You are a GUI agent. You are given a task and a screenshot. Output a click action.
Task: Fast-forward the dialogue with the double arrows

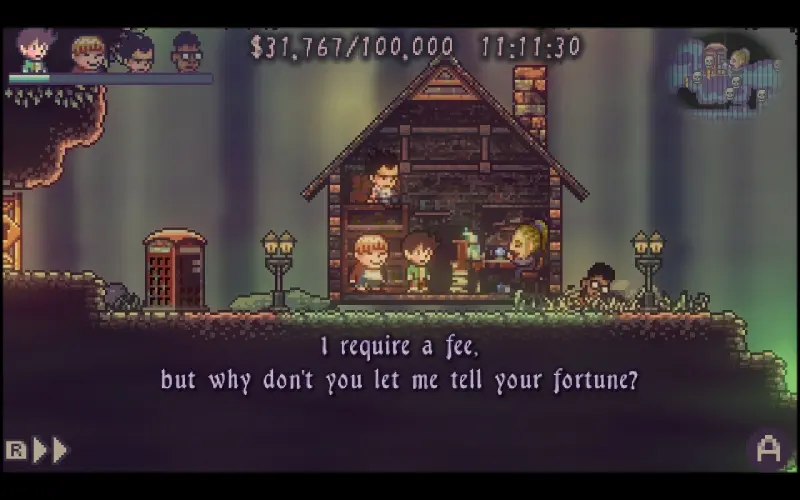point(50,450)
